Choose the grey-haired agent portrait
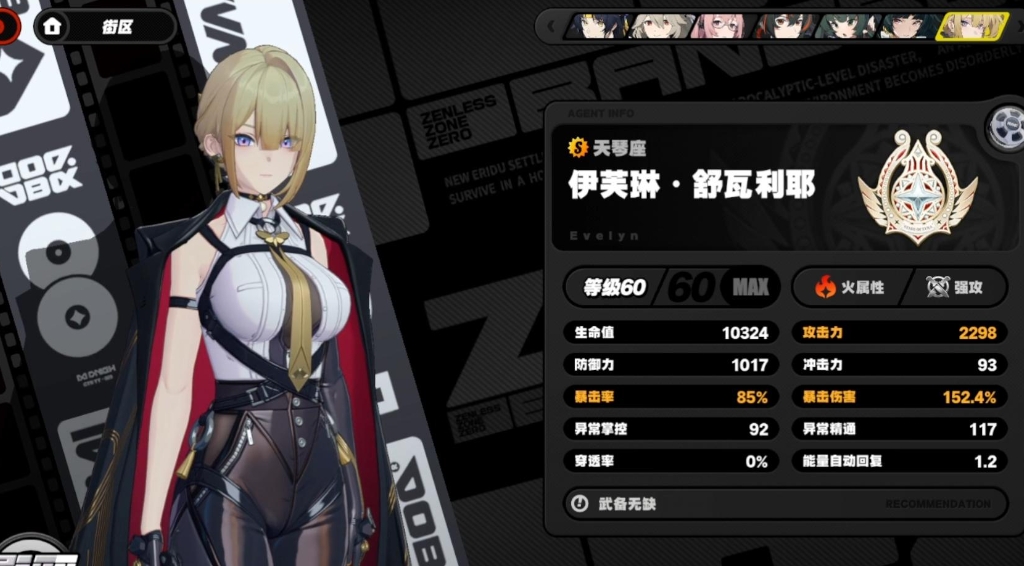The image size is (1024, 566). (661, 26)
